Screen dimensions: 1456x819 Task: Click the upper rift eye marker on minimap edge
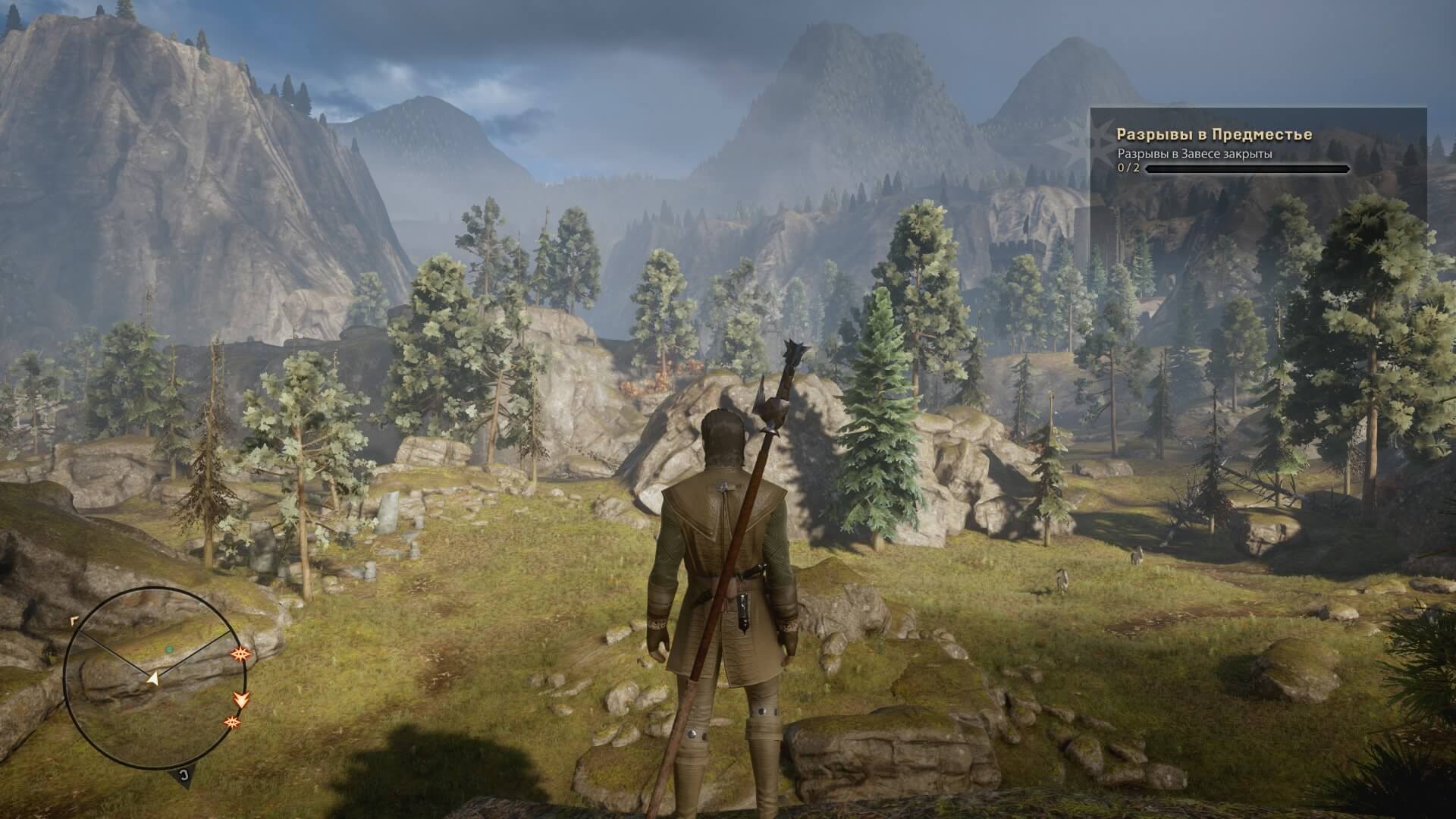pyautogui.click(x=241, y=654)
